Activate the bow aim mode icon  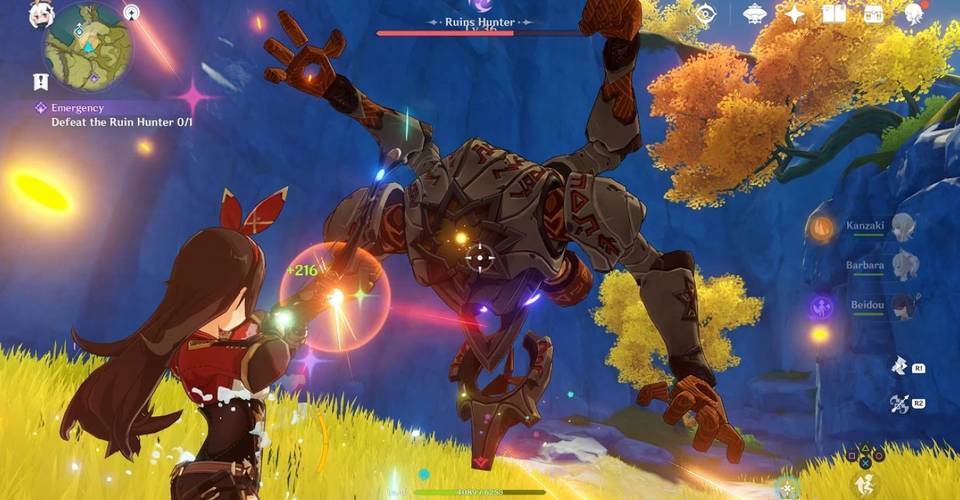[898, 403]
